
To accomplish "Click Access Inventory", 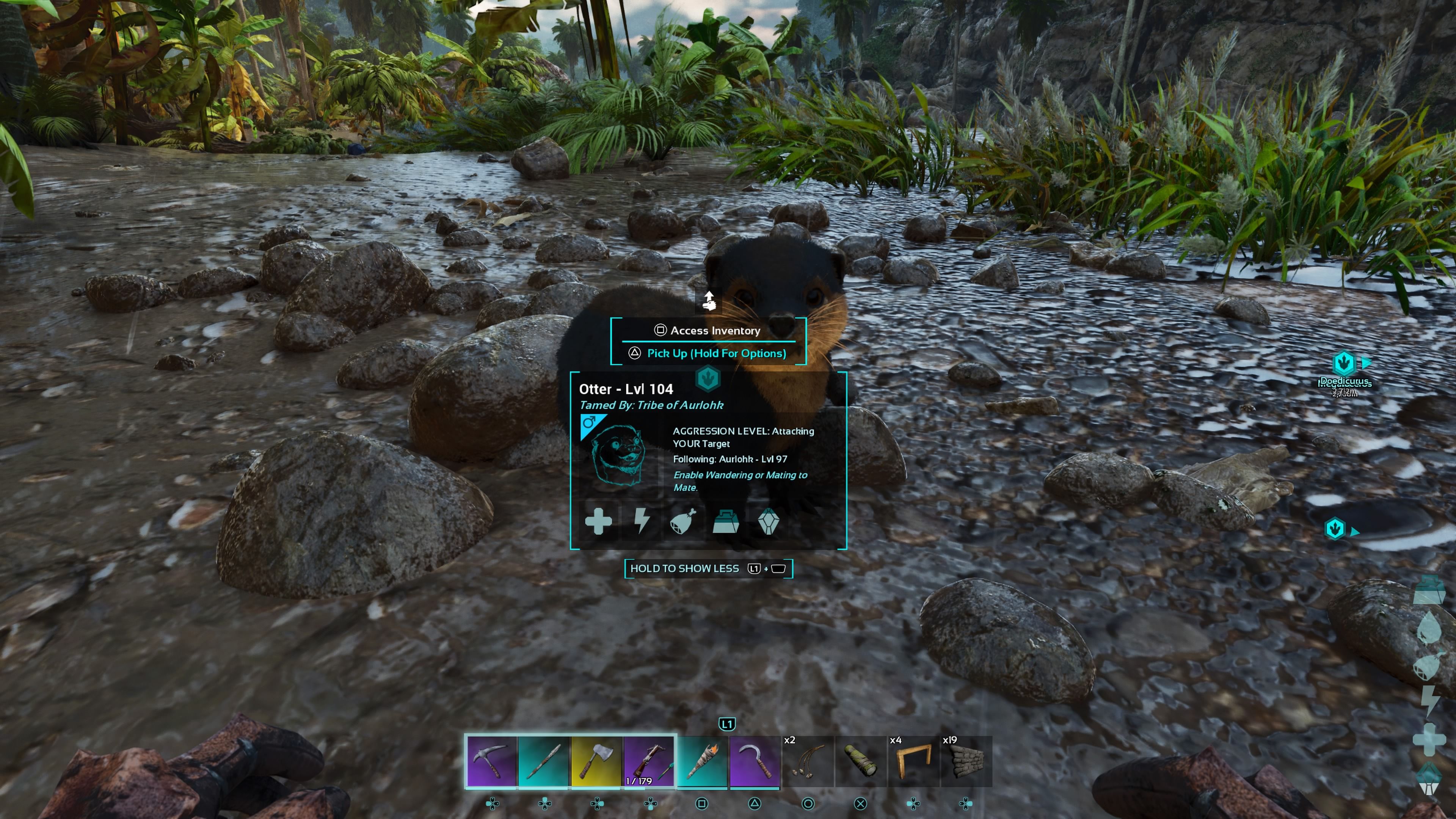I will coord(708,331).
